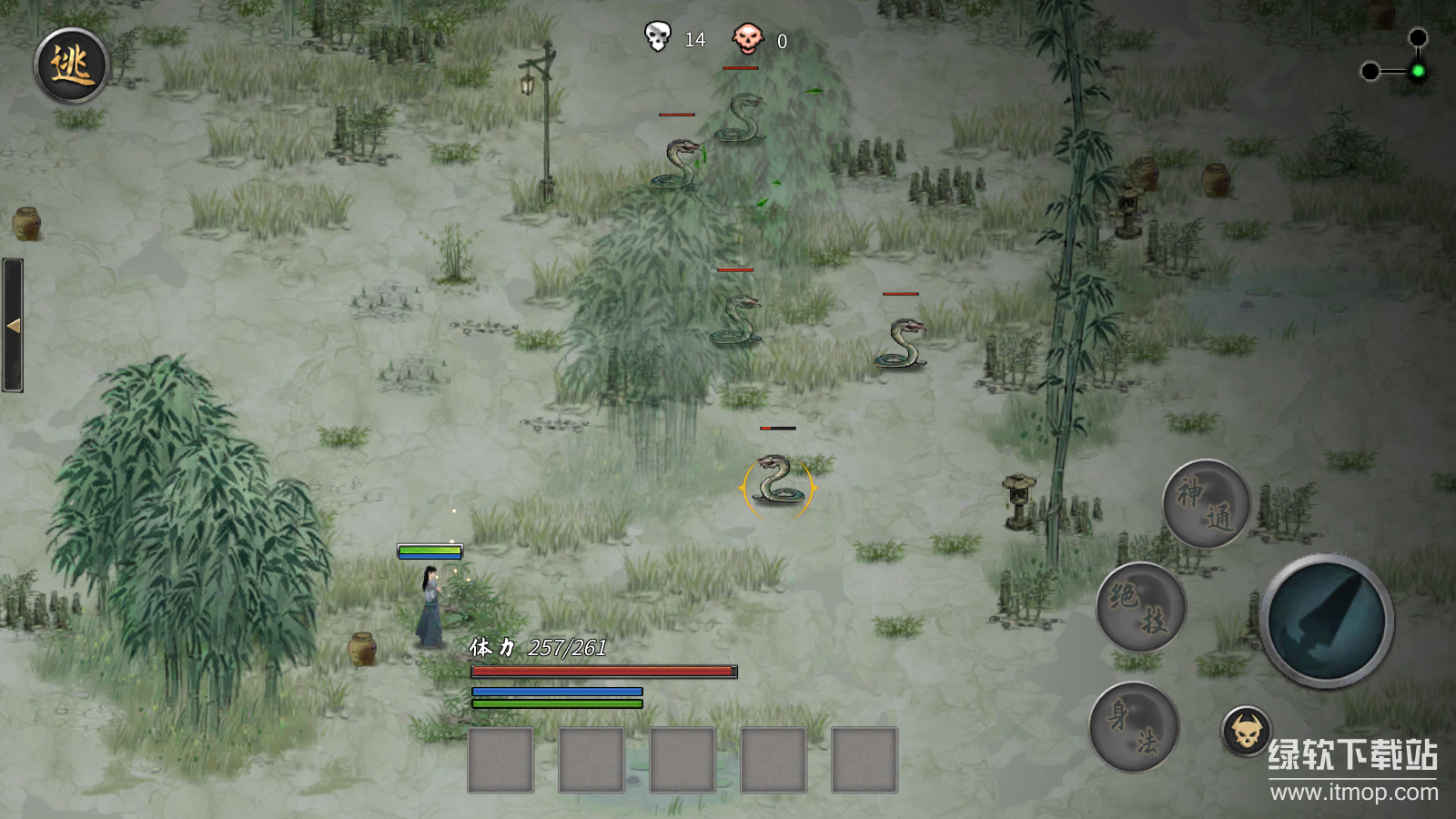The width and height of the screenshot is (1456, 819).
Task: Toggle the small beast skull icon
Action: [1246, 731]
